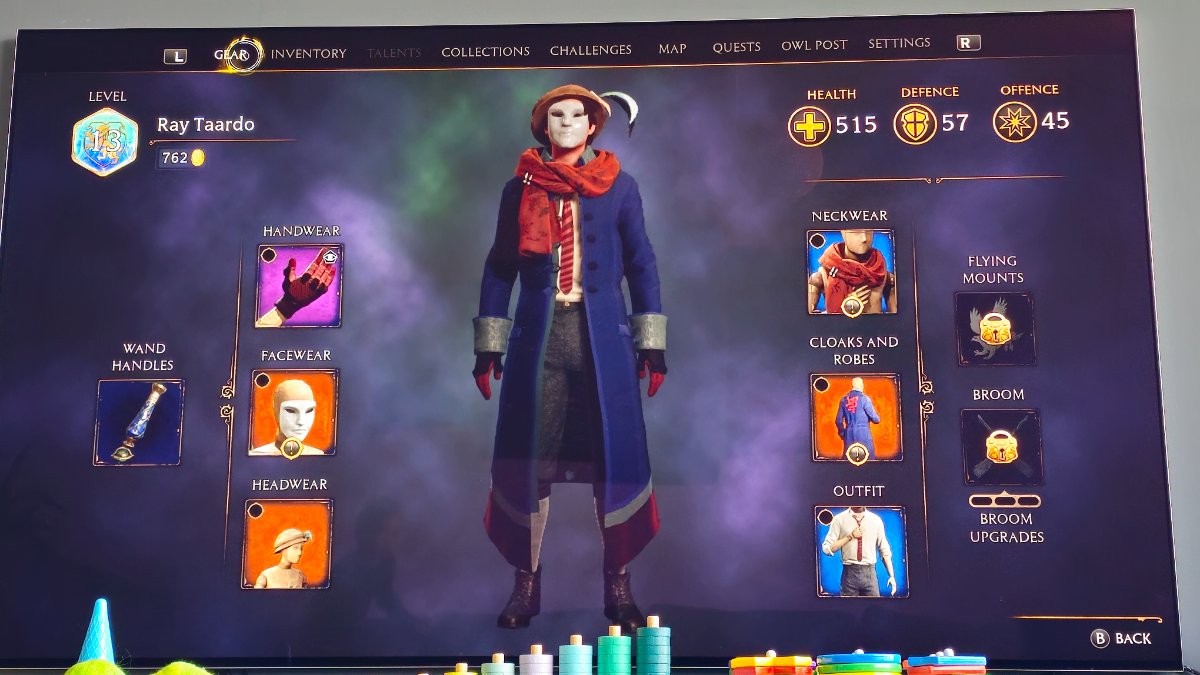This screenshot has height=675, width=1200.
Task: Show the Map tab
Action: pos(672,48)
